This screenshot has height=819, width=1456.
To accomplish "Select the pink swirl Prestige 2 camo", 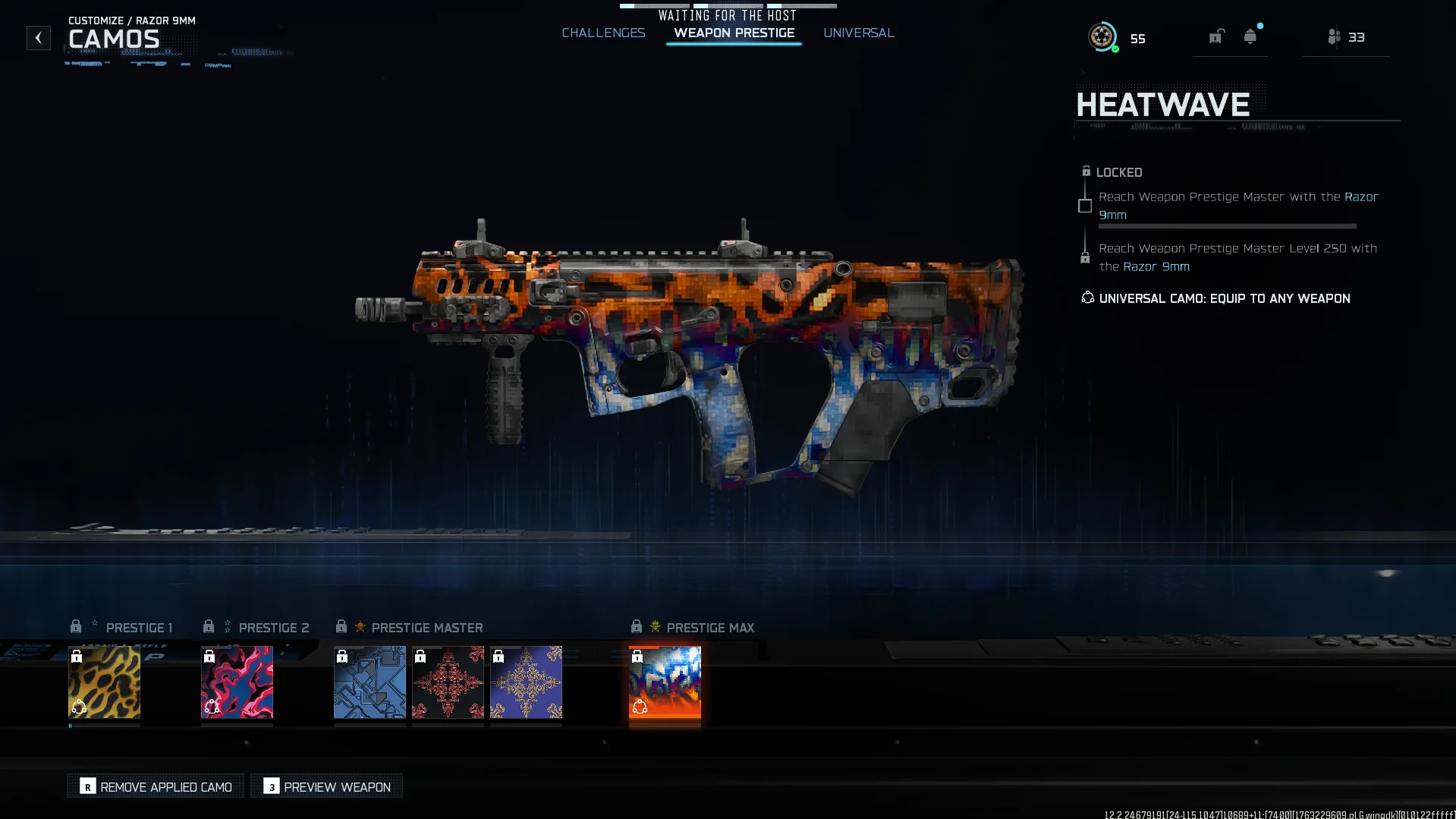I will (237, 682).
